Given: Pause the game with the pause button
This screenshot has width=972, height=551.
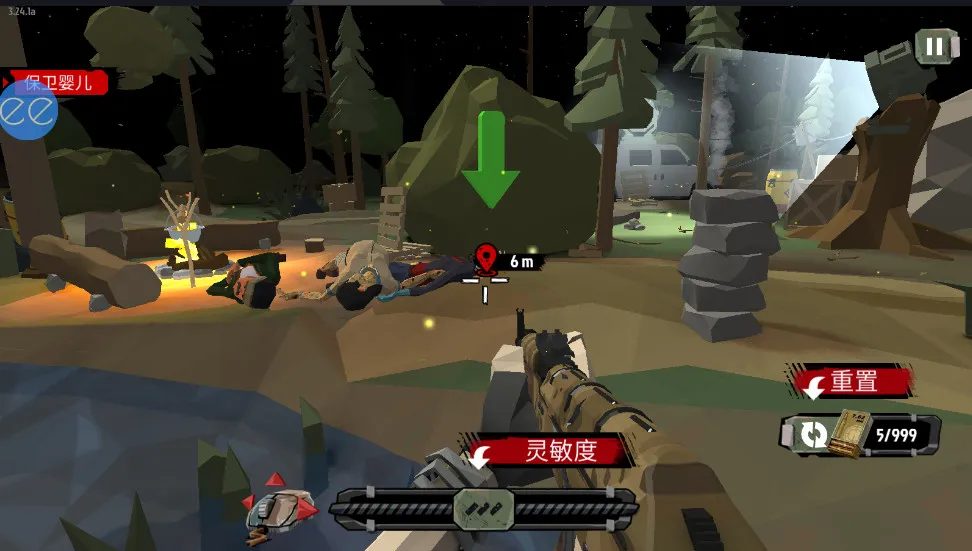Looking at the screenshot, I should 934,46.
